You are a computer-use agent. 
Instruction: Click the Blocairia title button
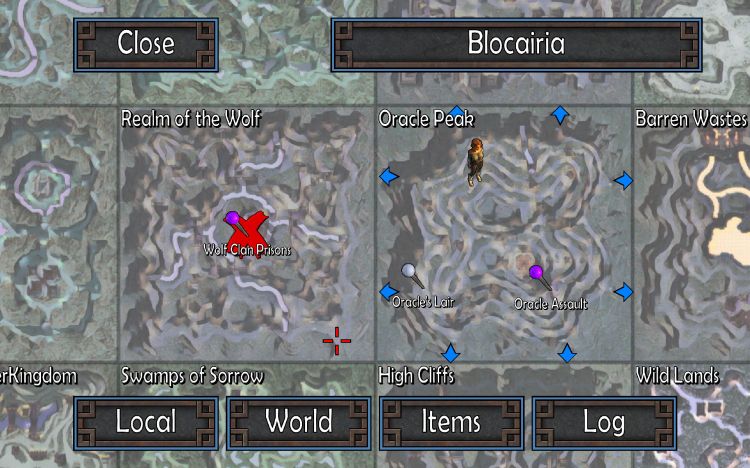click(x=516, y=44)
